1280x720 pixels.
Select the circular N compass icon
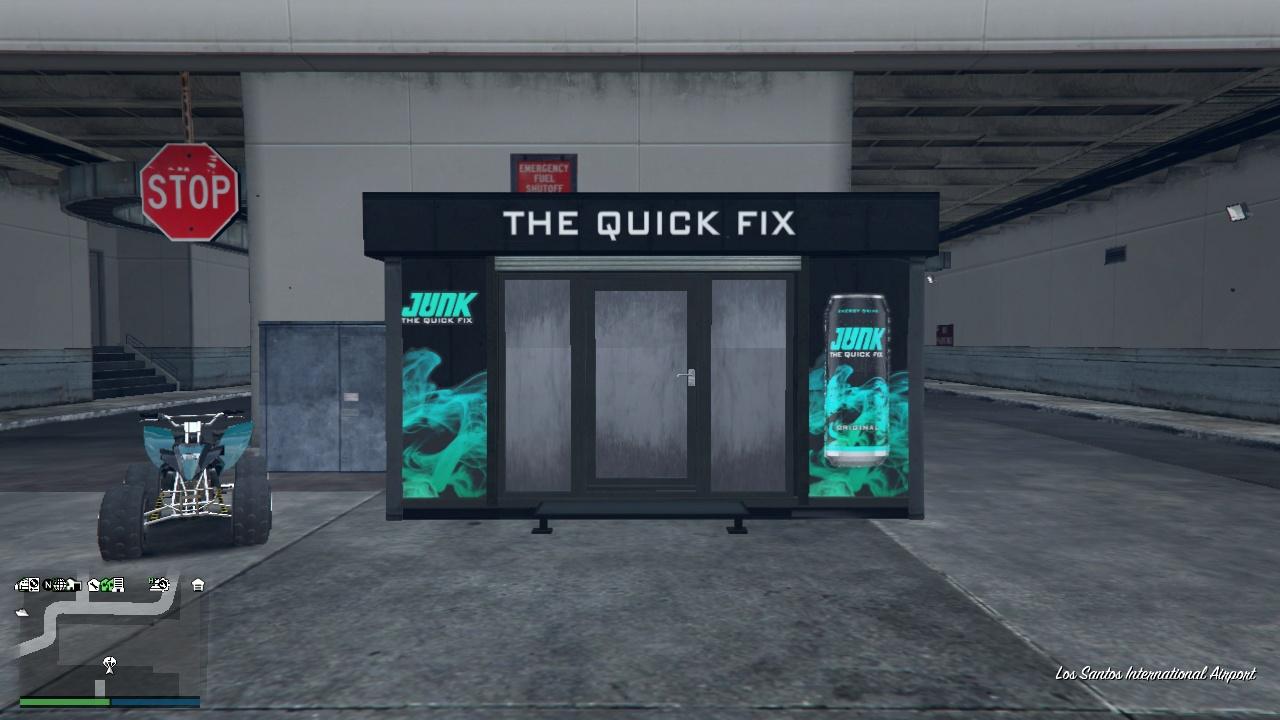tap(46, 585)
